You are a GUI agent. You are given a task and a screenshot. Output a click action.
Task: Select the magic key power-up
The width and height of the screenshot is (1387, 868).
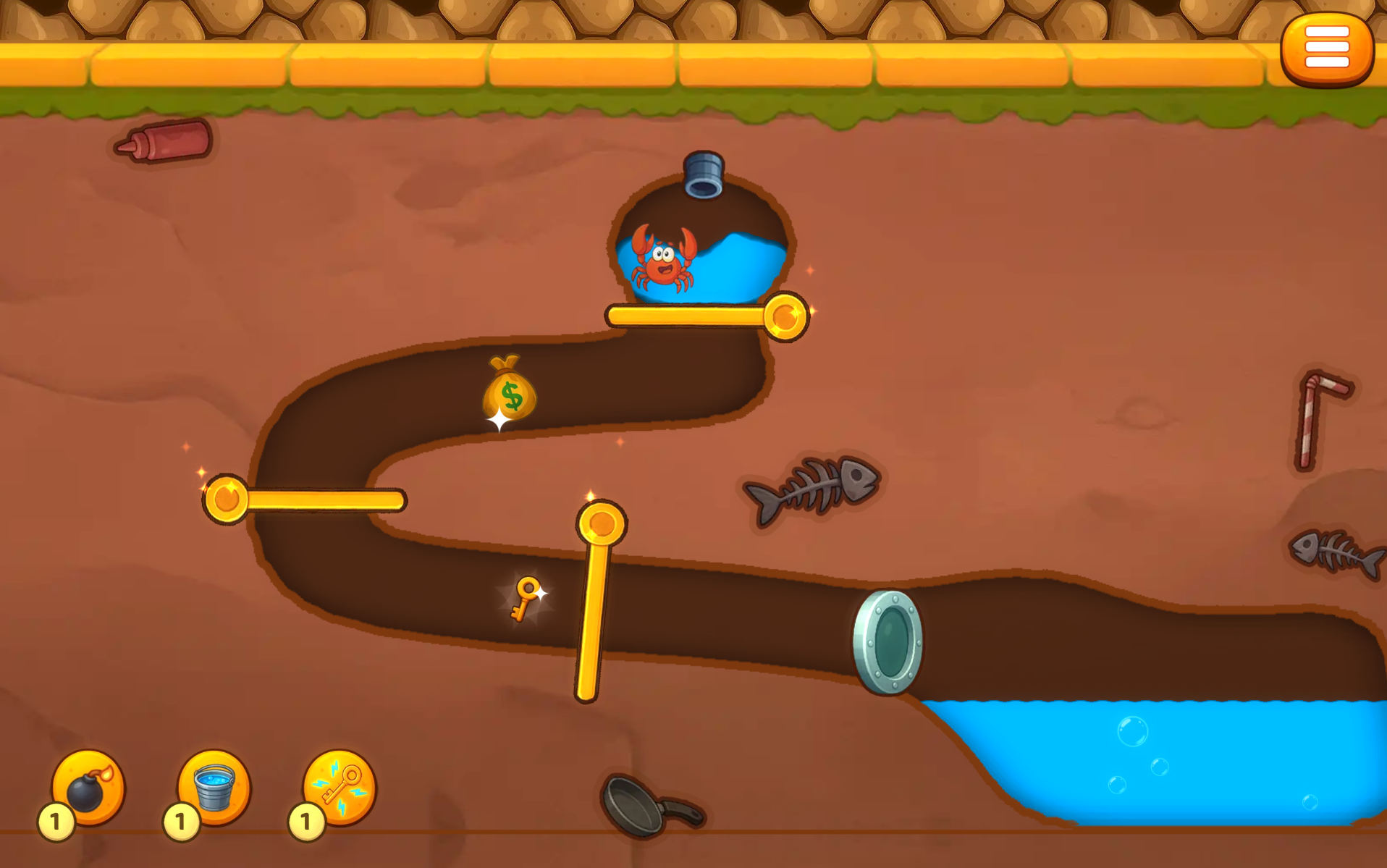coord(340,787)
